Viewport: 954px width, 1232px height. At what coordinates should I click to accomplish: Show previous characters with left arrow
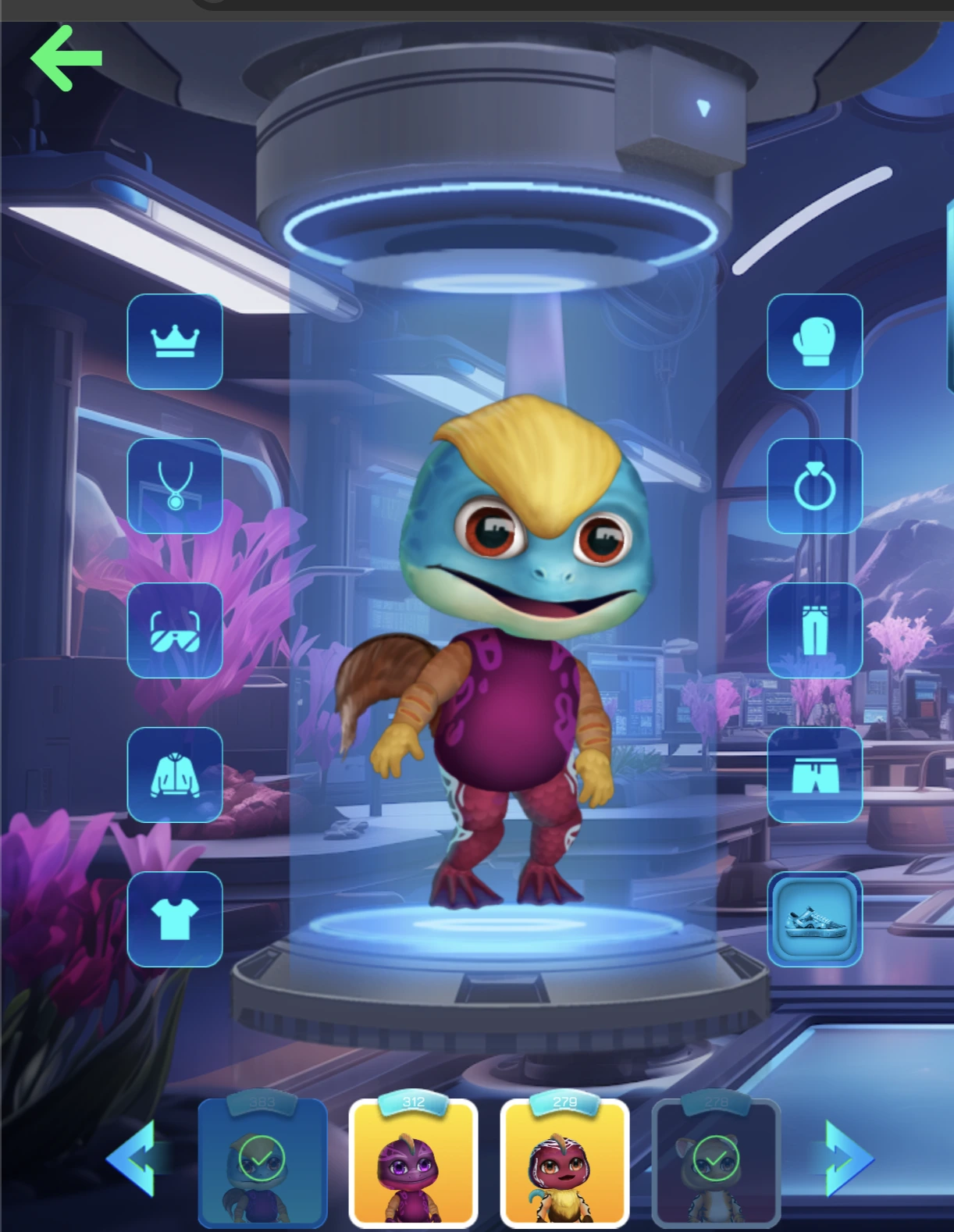point(133,1158)
